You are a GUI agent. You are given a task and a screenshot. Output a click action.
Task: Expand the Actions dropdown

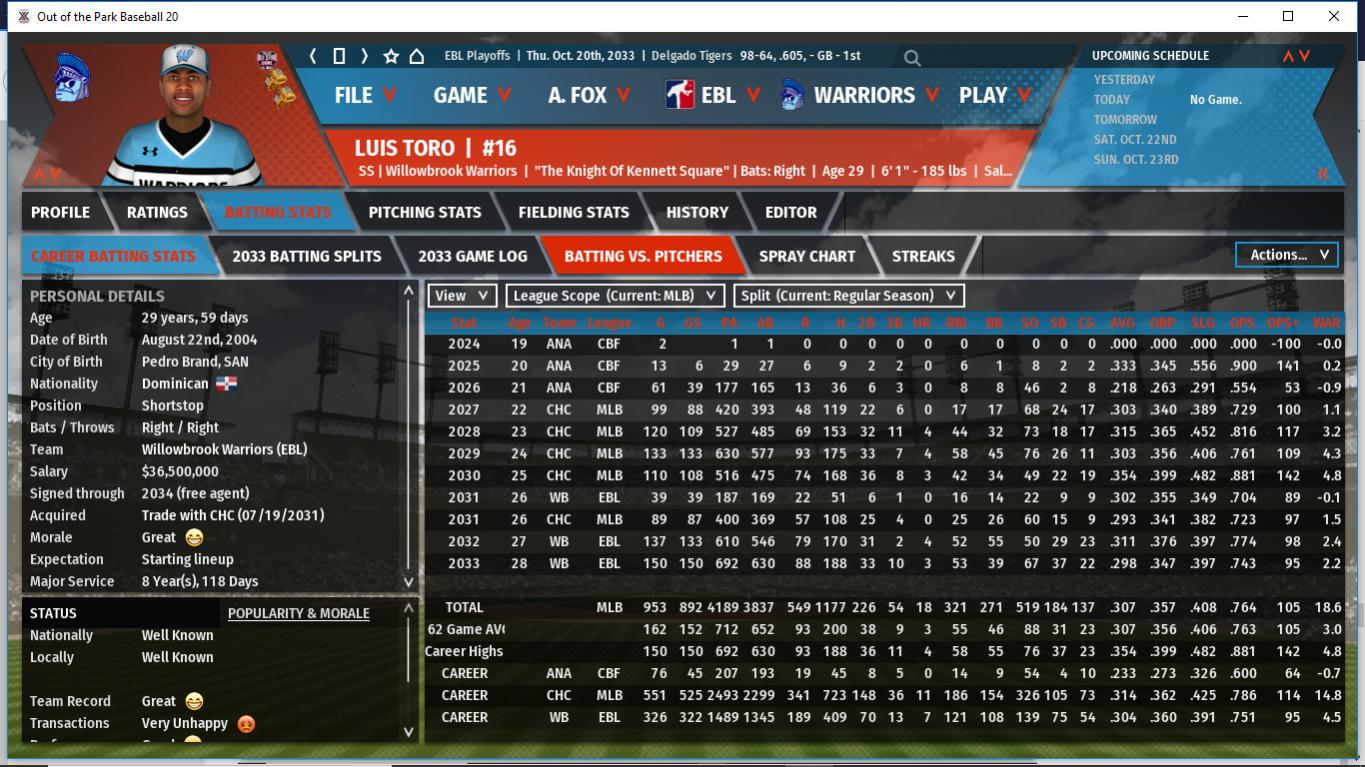[x=1288, y=255]
